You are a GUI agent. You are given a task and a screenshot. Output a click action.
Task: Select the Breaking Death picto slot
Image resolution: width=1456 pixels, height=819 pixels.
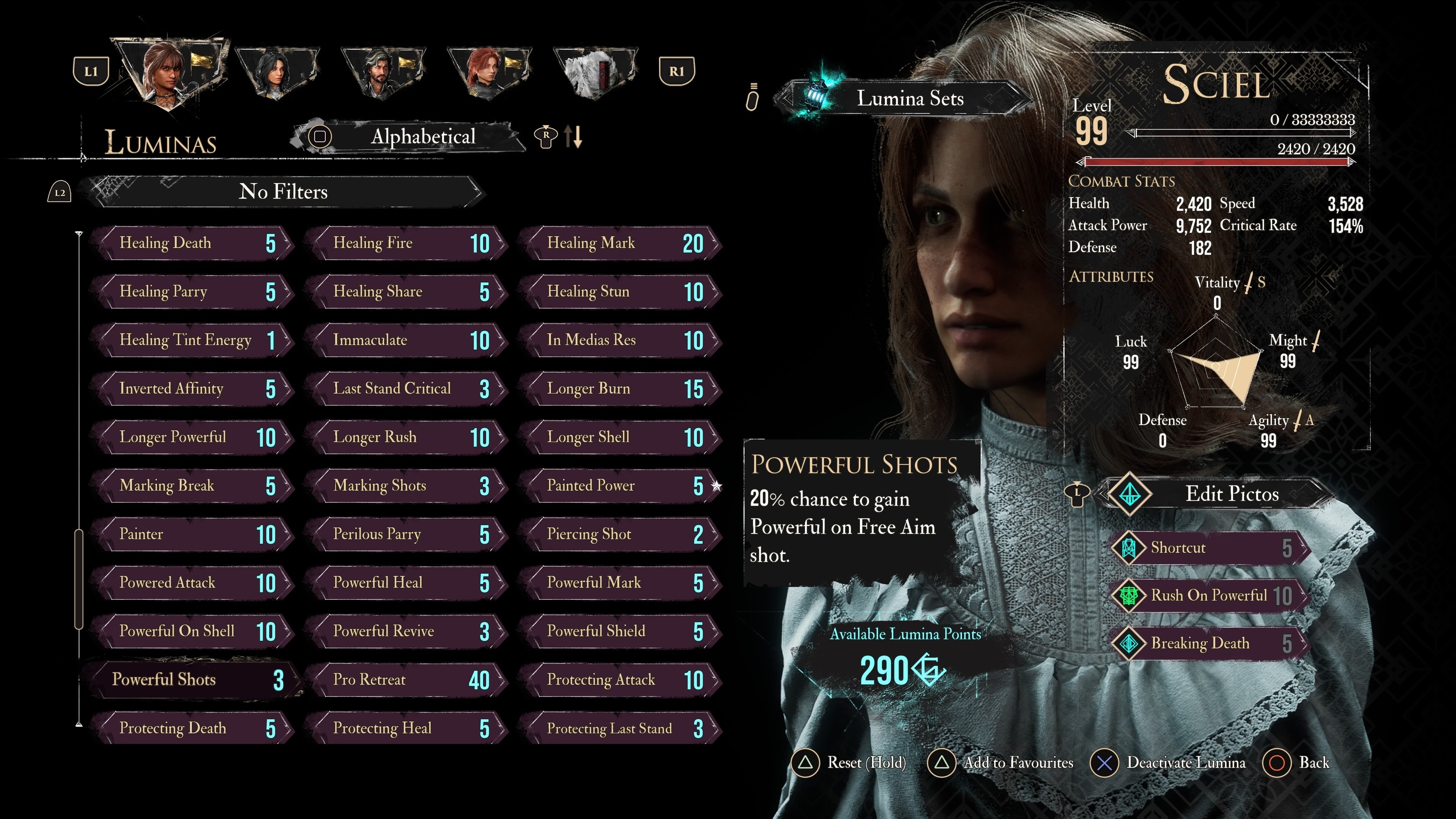click(1210, 643)
